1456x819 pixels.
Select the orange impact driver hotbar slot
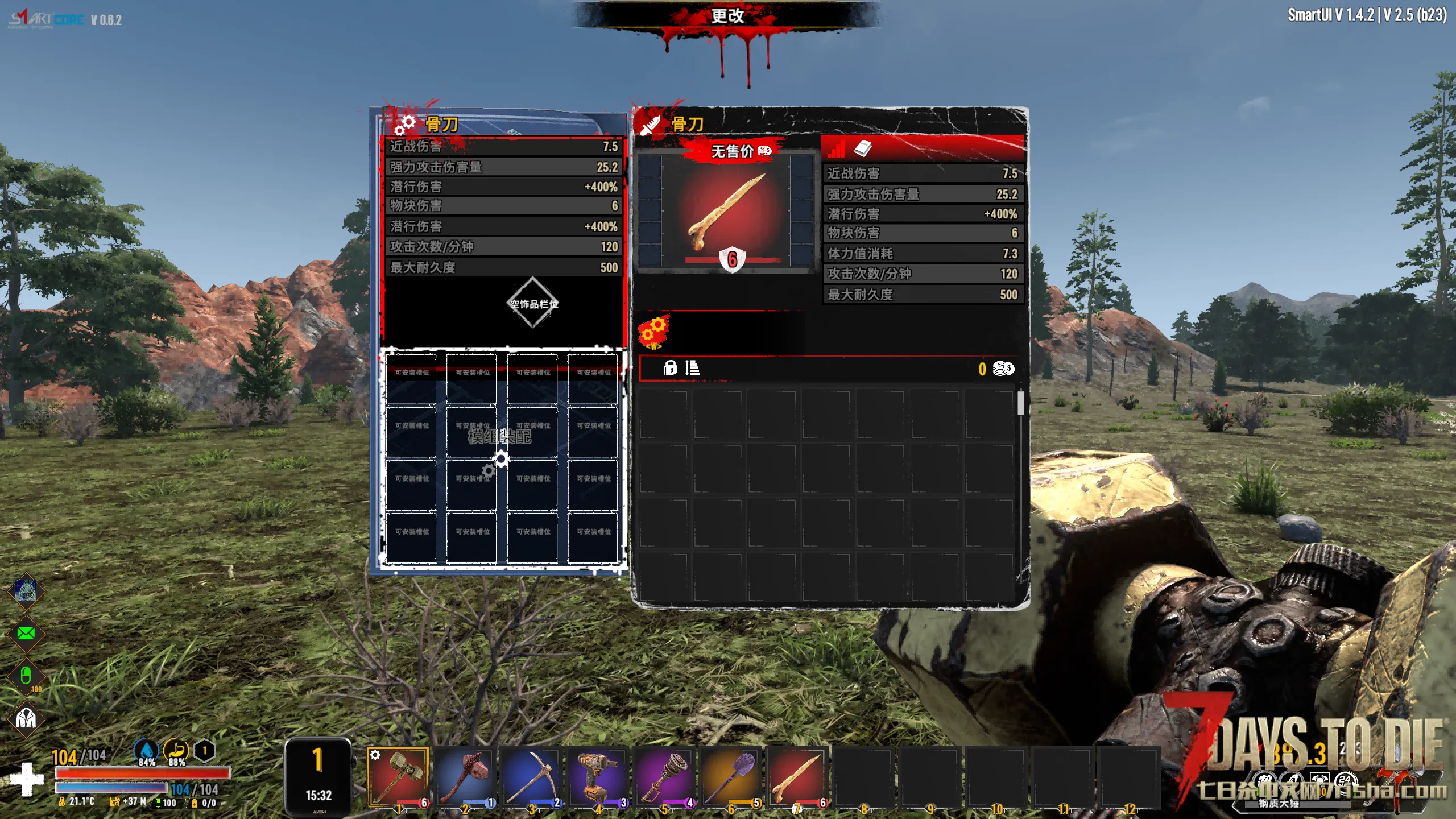tap(597, 776)
